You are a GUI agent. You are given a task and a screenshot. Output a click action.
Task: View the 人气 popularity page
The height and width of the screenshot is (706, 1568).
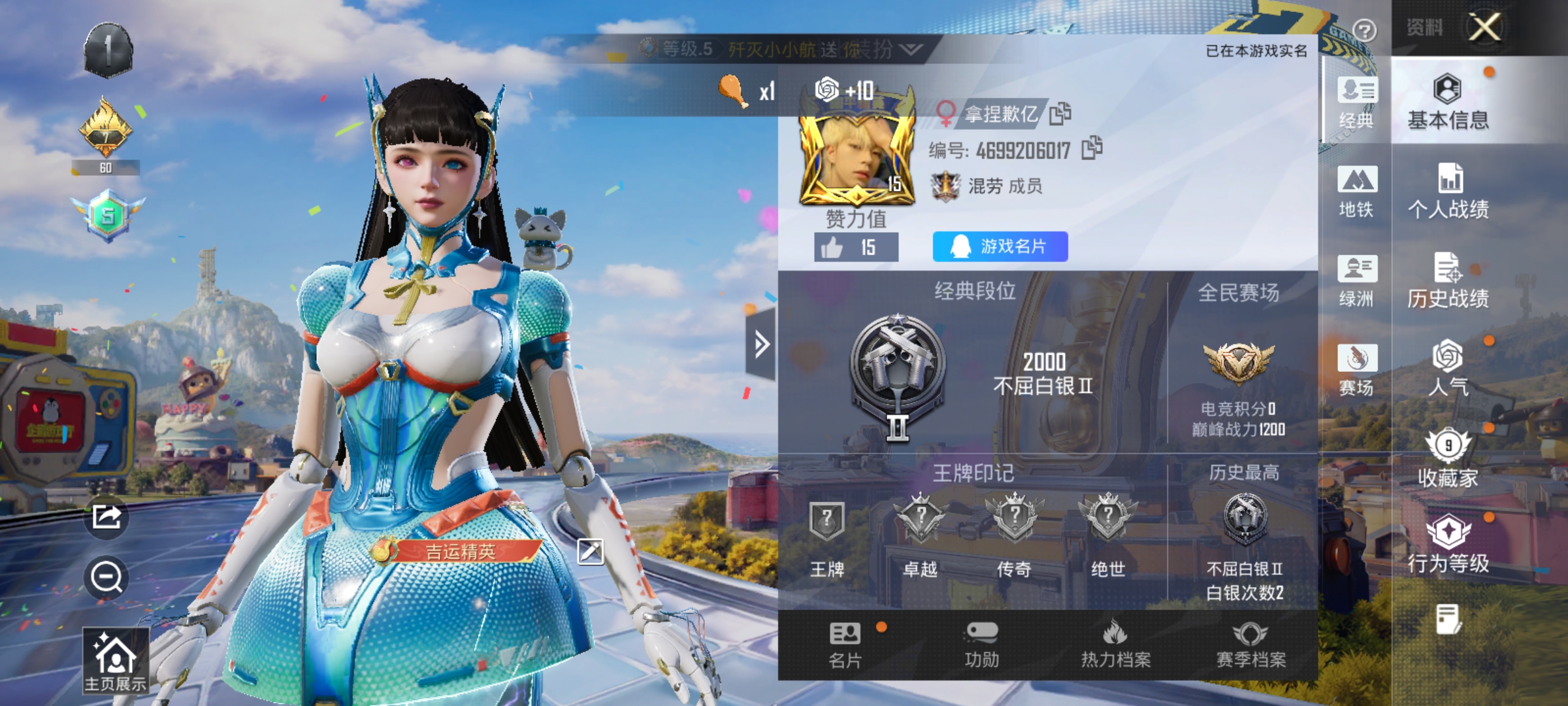coord(1446,369)
